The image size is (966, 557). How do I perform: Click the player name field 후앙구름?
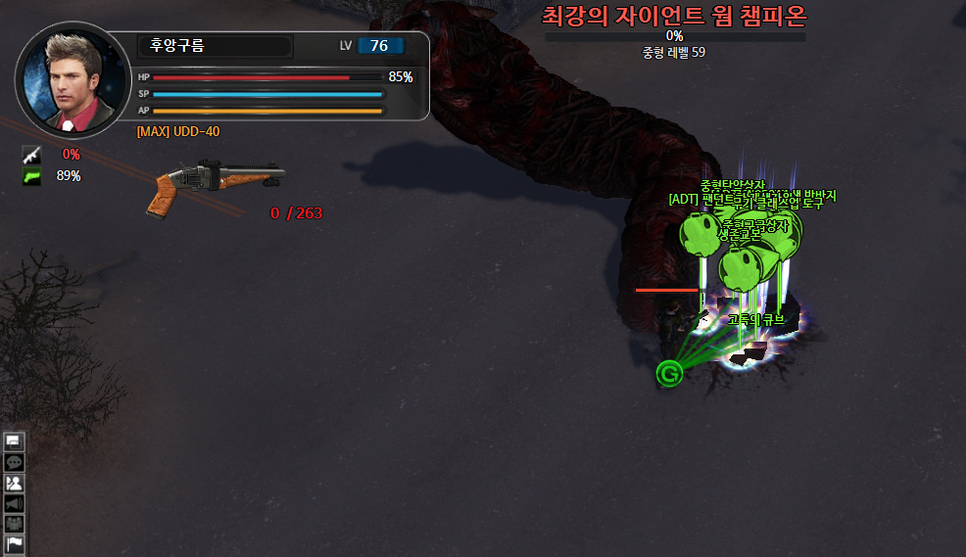click(214, 46)
